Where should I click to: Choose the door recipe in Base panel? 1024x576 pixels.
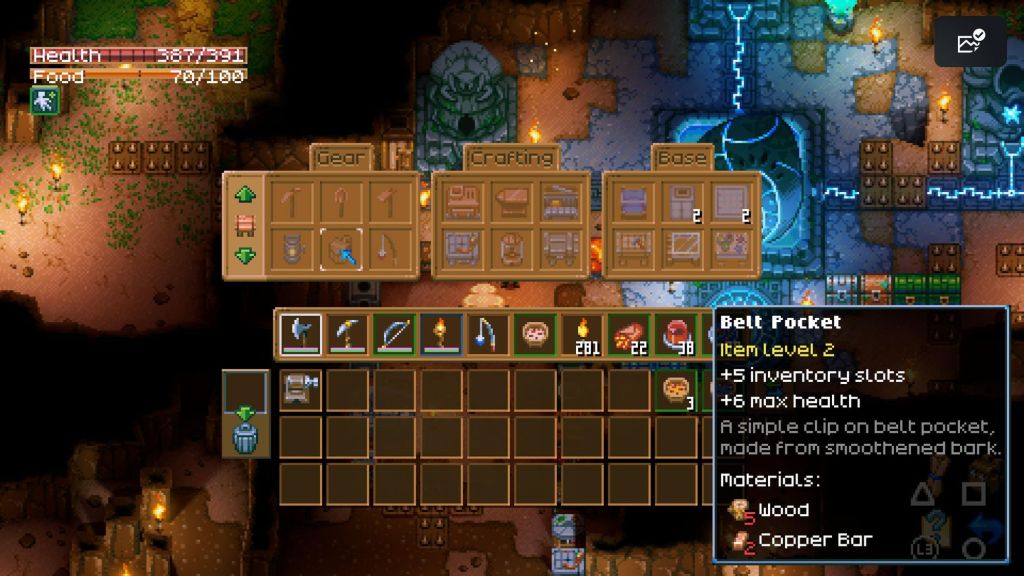[680, 201]
